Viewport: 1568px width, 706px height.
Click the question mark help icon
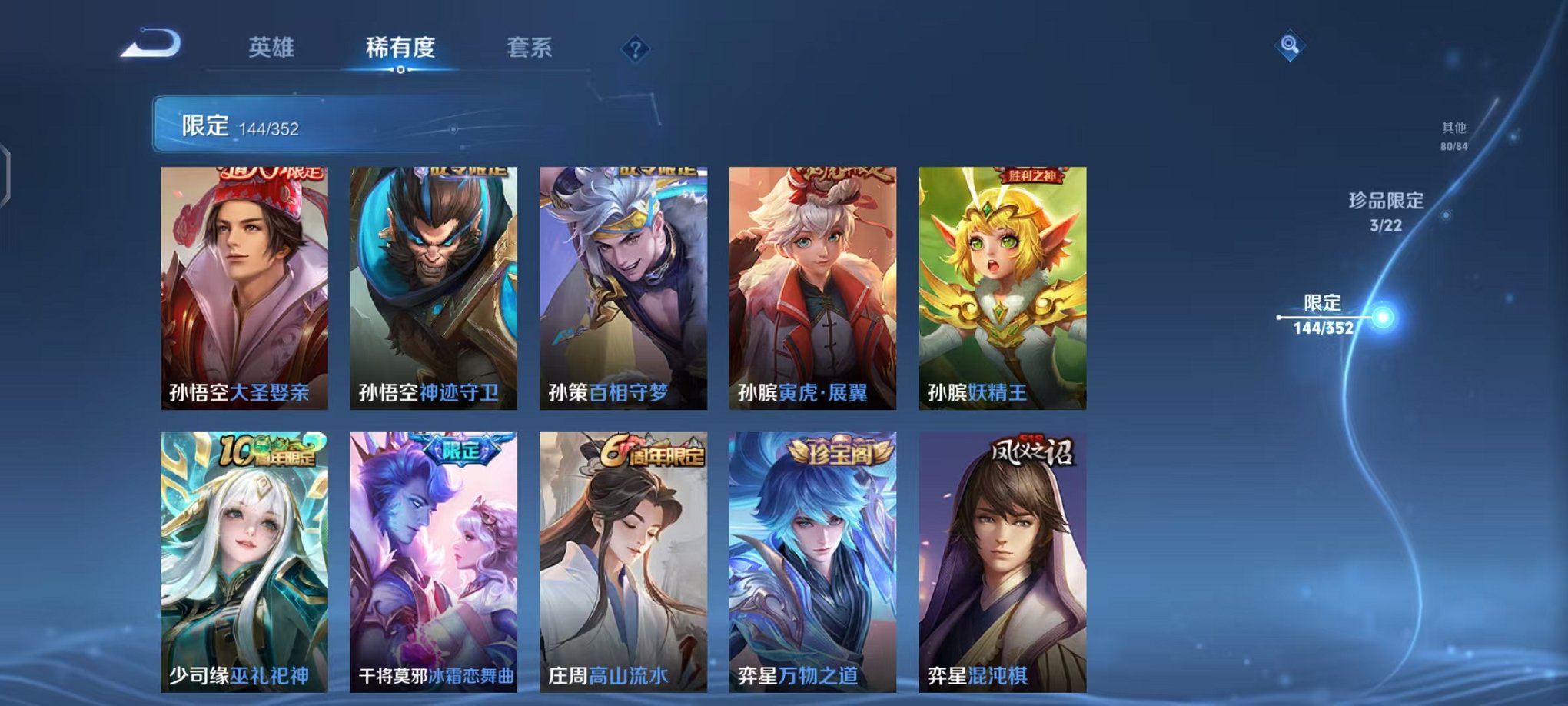(x=633, y=51)
